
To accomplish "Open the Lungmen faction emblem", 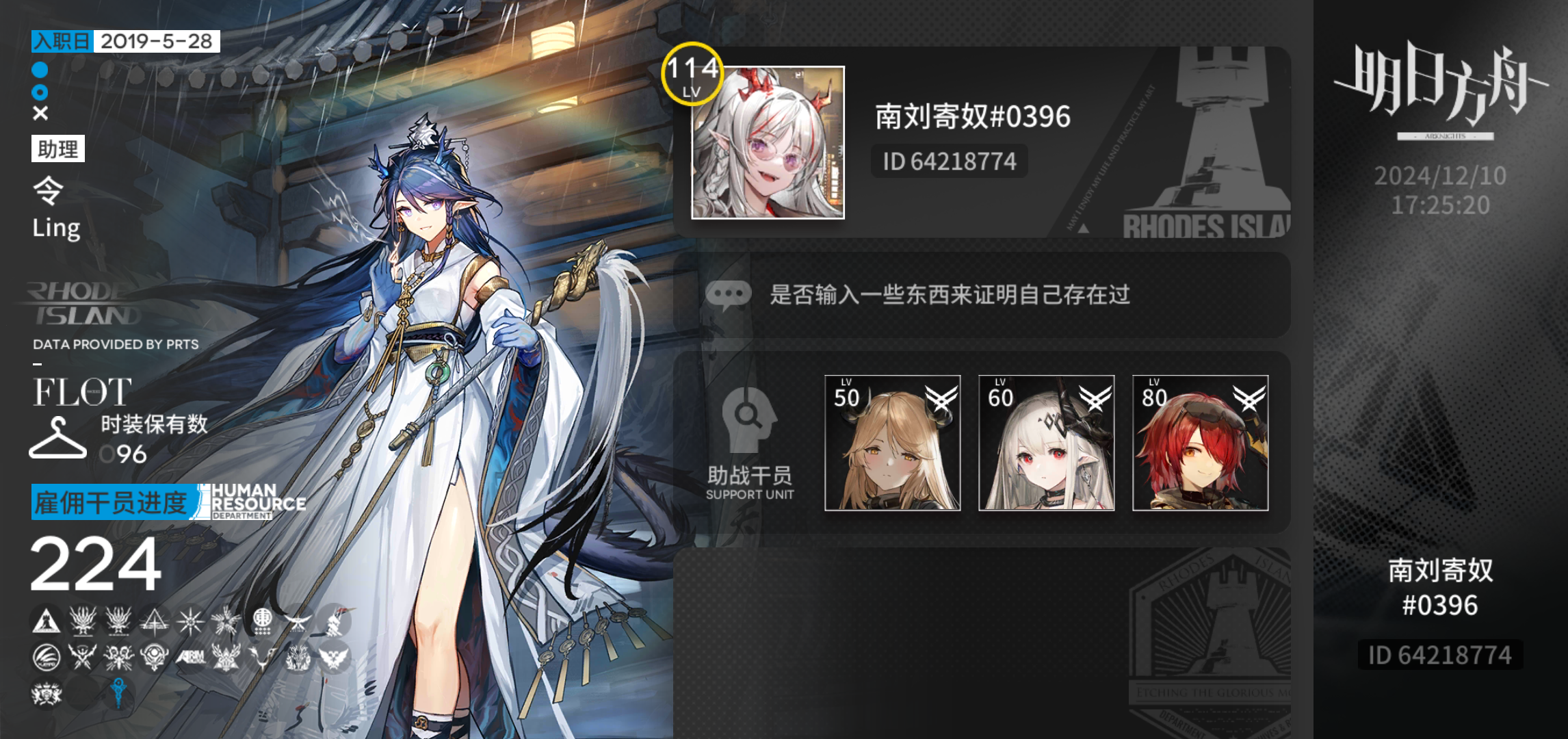I will tap(262, 621).
